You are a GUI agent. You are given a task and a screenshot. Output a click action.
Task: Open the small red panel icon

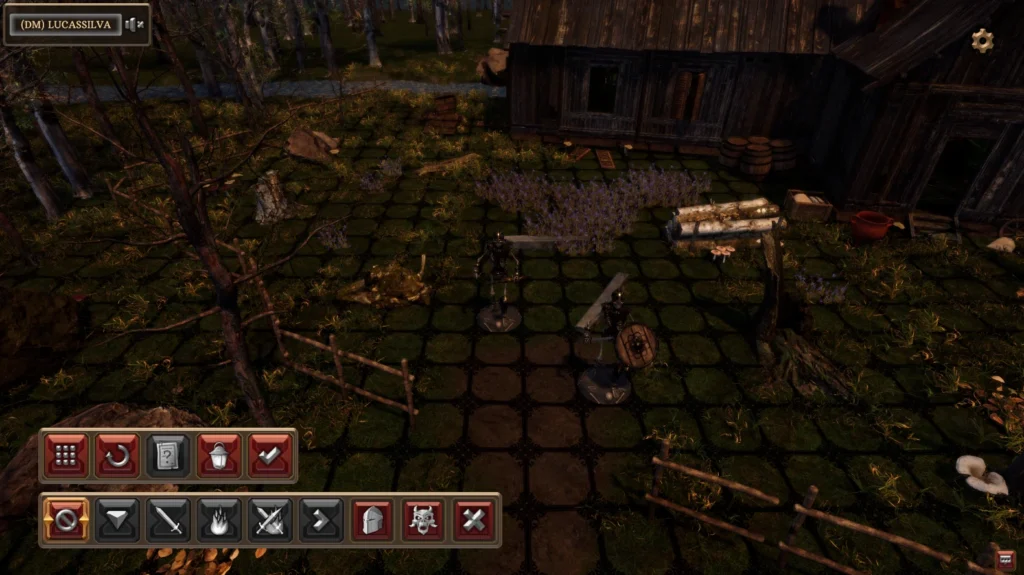click(1005, 559)
